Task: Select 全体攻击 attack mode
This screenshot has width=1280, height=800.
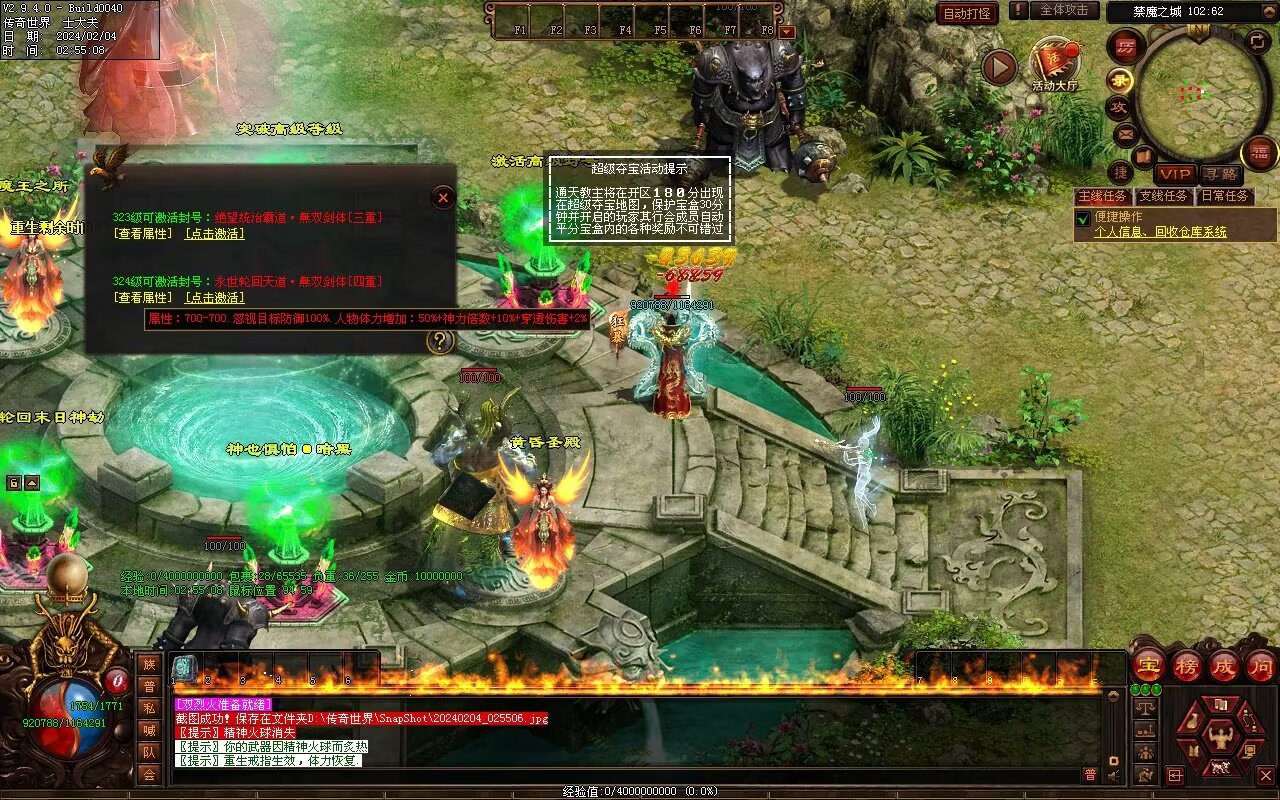Action: [x=1064, y=10]
